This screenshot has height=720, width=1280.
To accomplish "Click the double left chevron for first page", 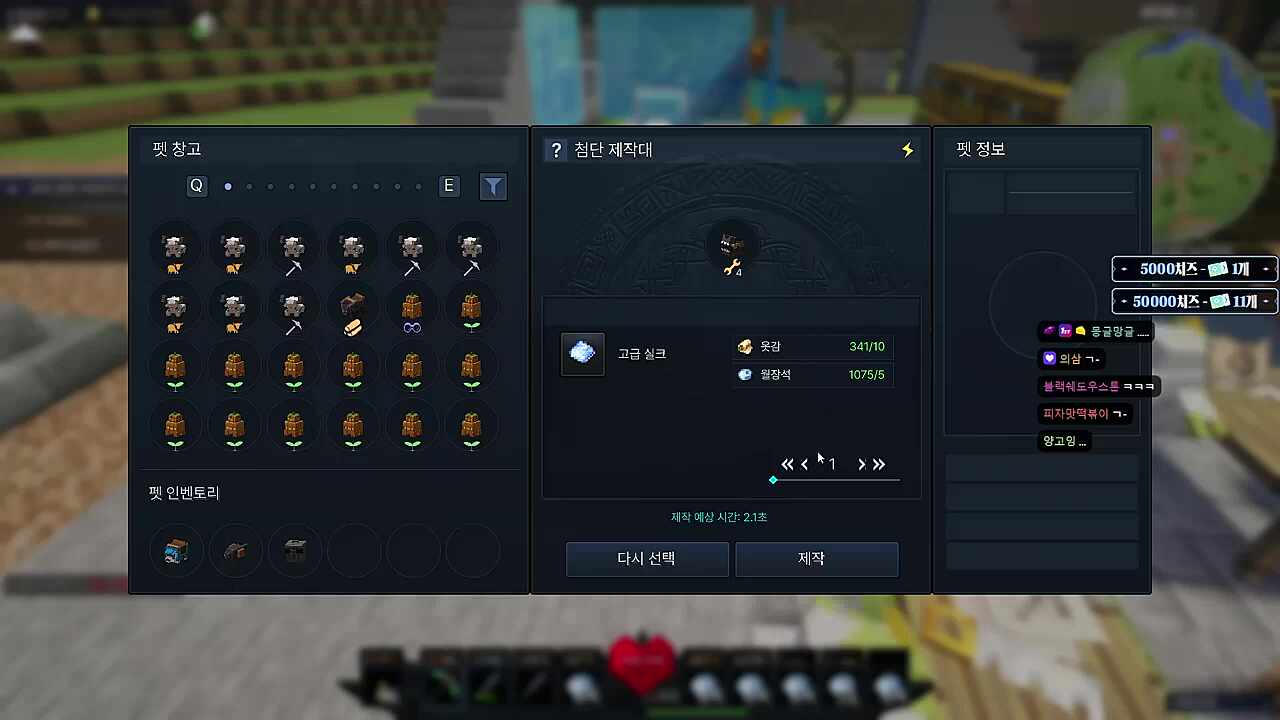I will pos(787,464).
